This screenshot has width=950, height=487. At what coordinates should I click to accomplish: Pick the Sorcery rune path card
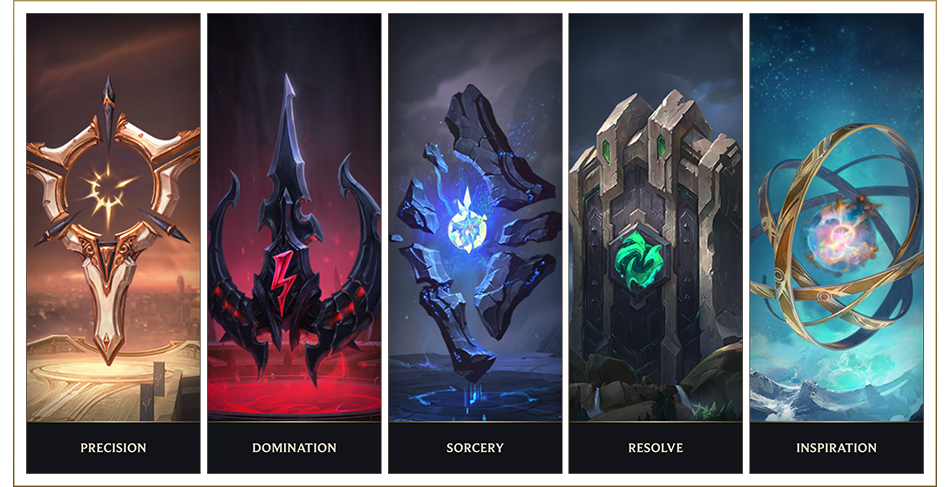pyautogui.click(x=475, y=240)
